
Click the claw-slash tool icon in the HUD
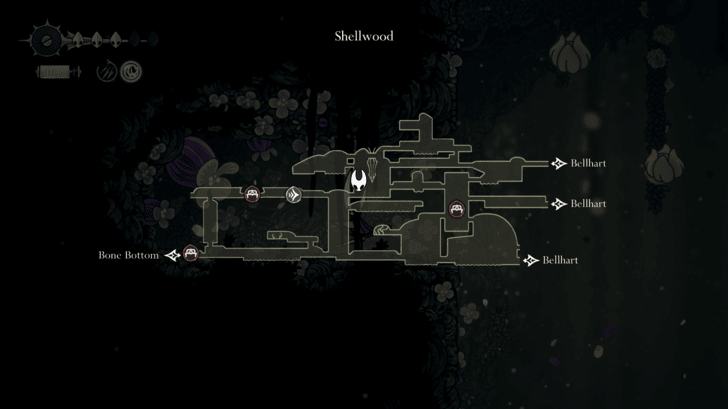coord(107,72)
